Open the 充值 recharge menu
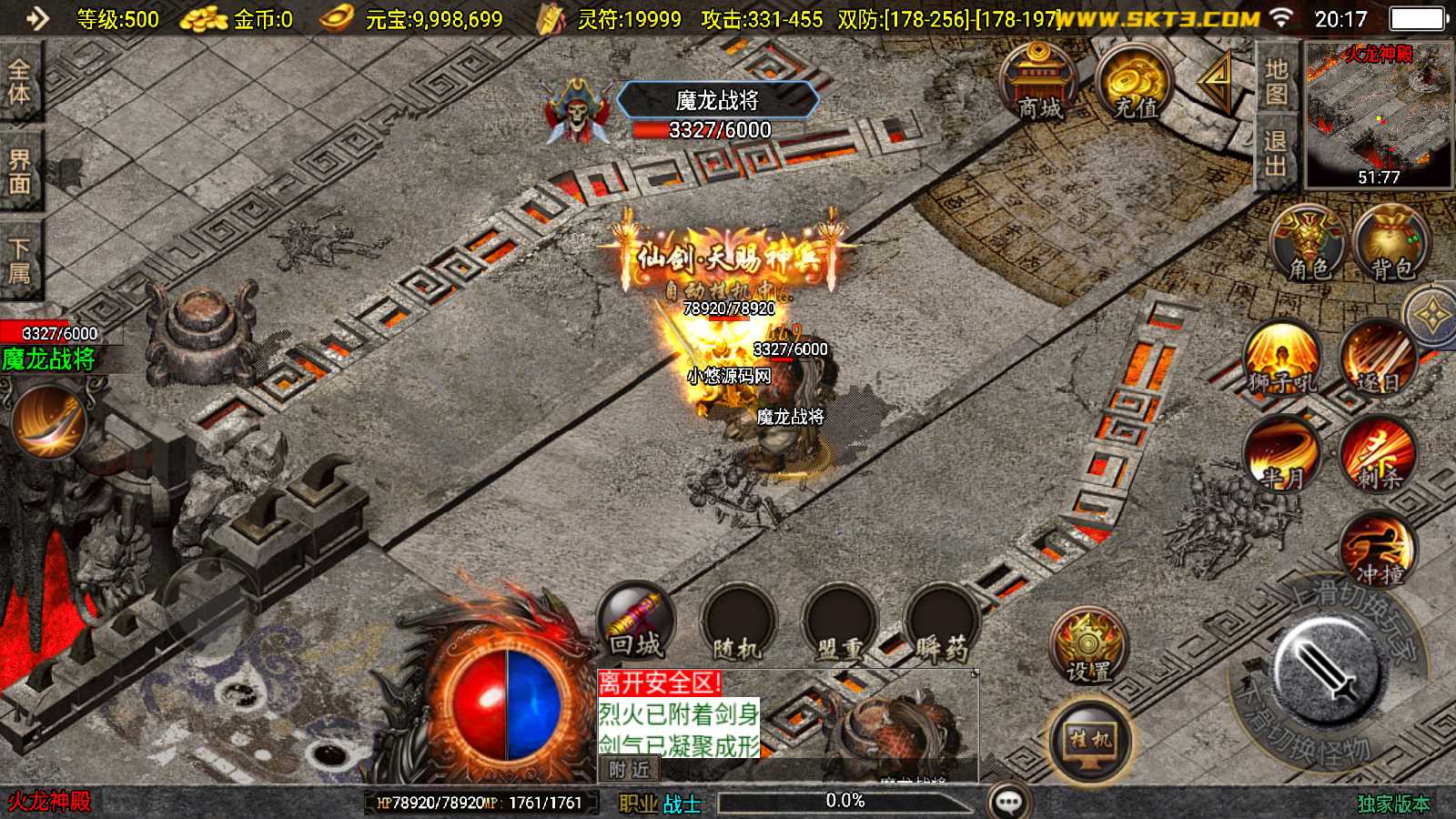The image size is (1456, 819). [1134, 84]
